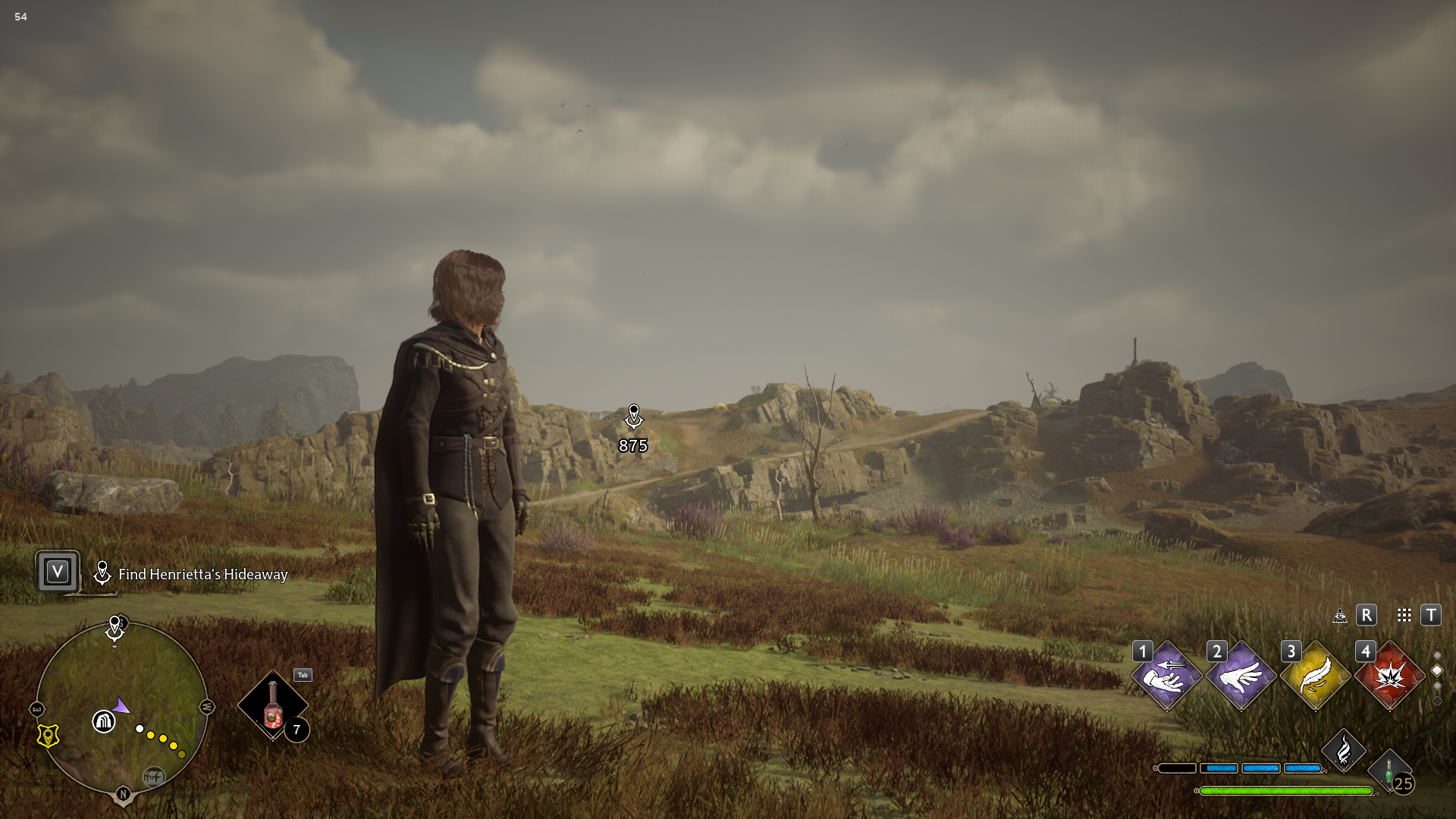Select the Revelio pyramid eye icon

(x=1340, y=615)
